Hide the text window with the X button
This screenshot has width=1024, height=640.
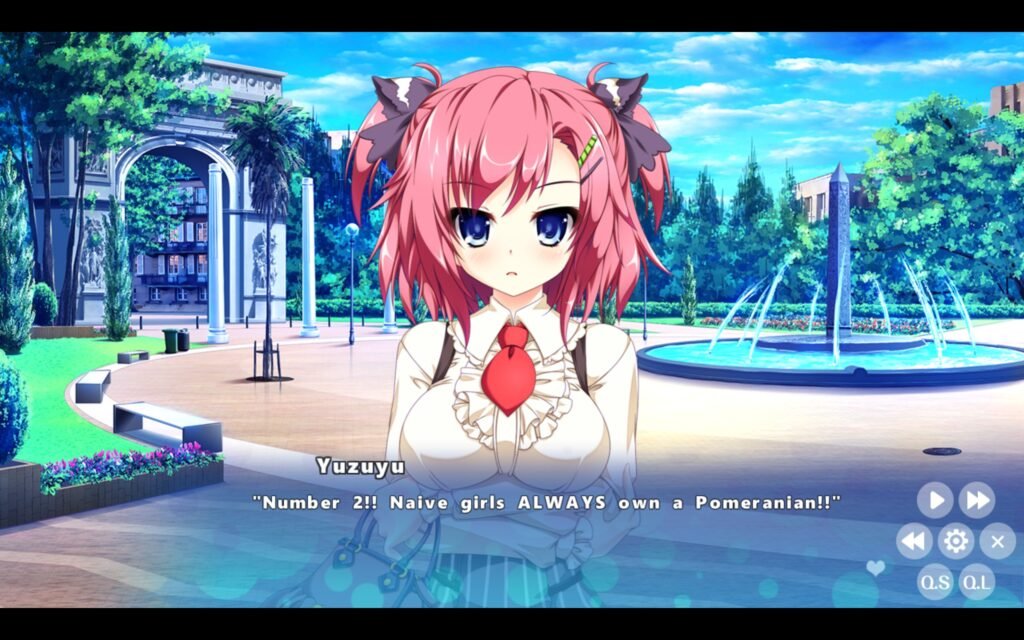997,541
